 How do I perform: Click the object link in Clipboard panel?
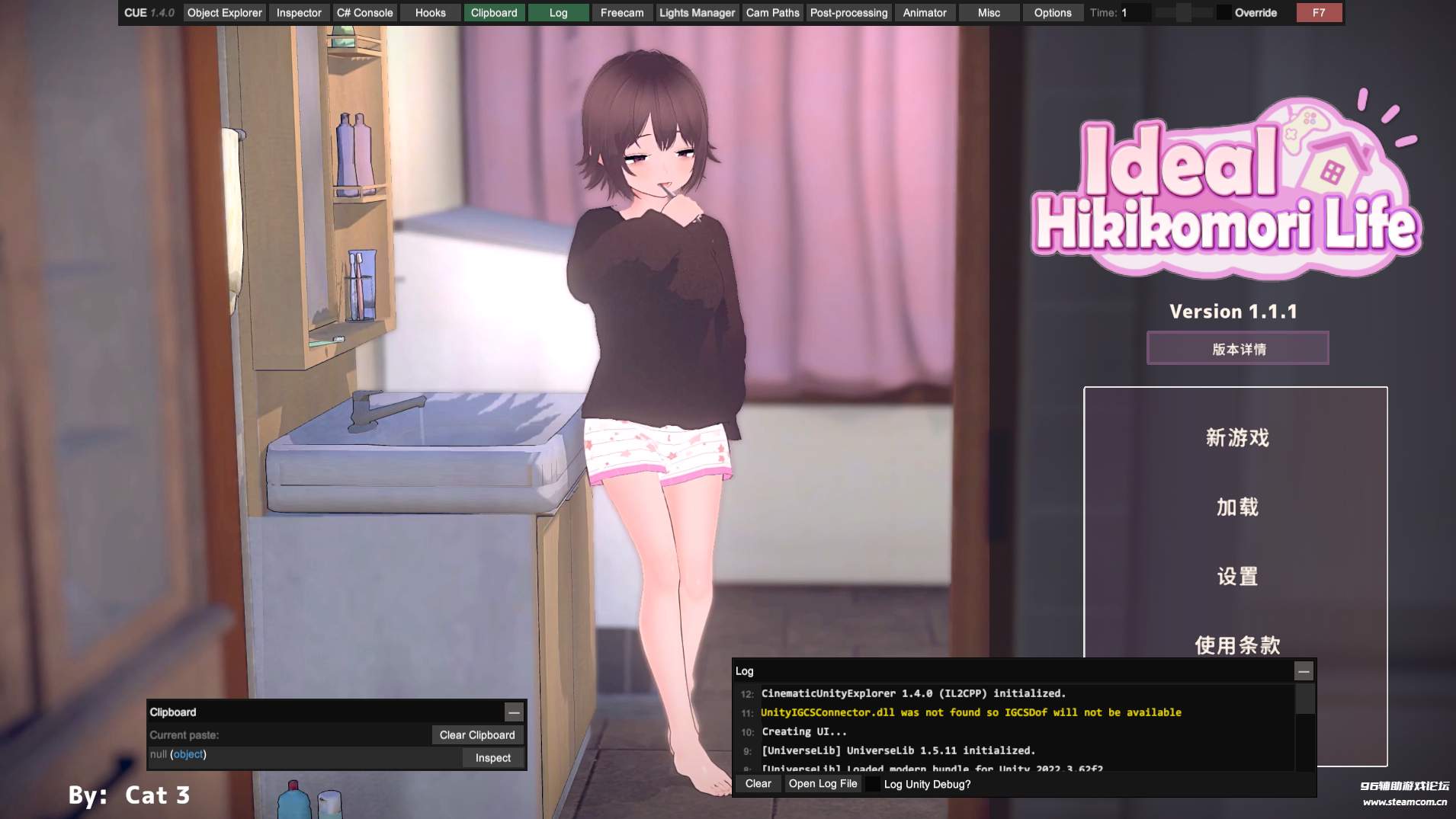[188, 754]
